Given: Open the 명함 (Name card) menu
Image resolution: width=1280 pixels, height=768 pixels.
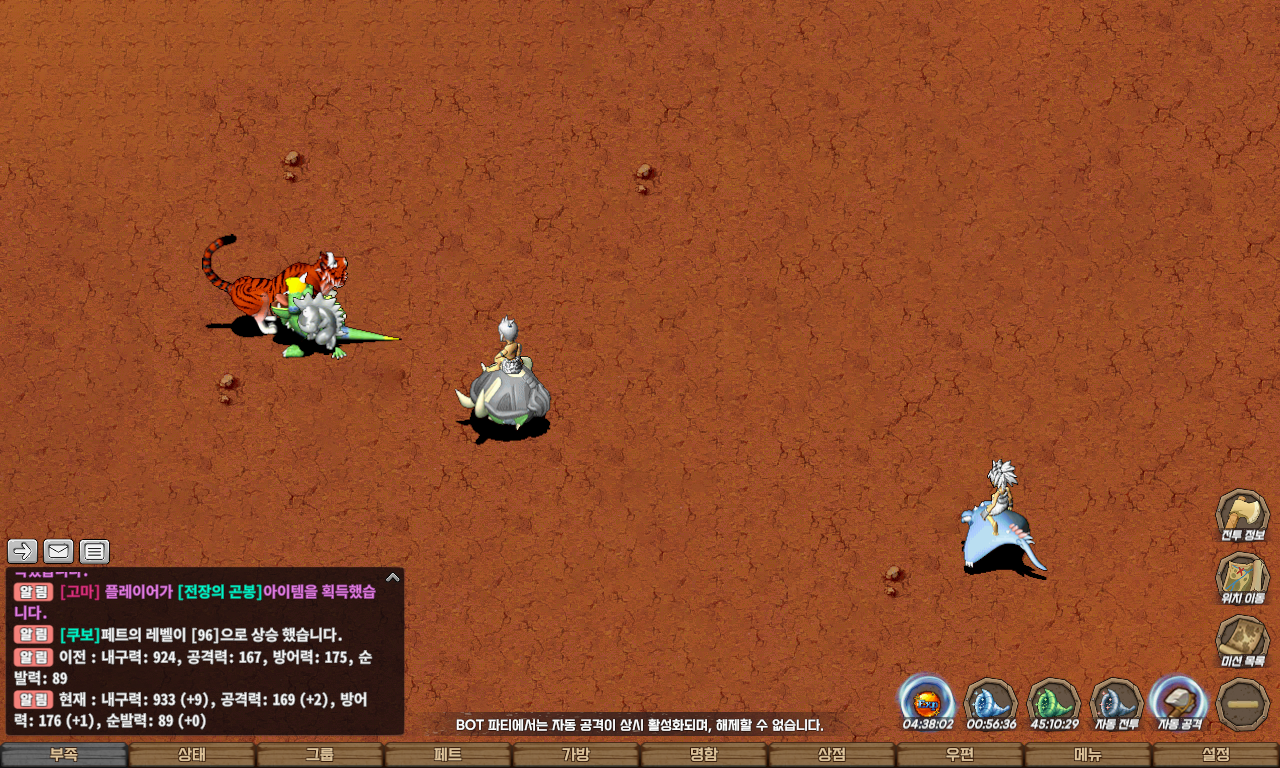Looking at the screenshot, I should [704, 755].
